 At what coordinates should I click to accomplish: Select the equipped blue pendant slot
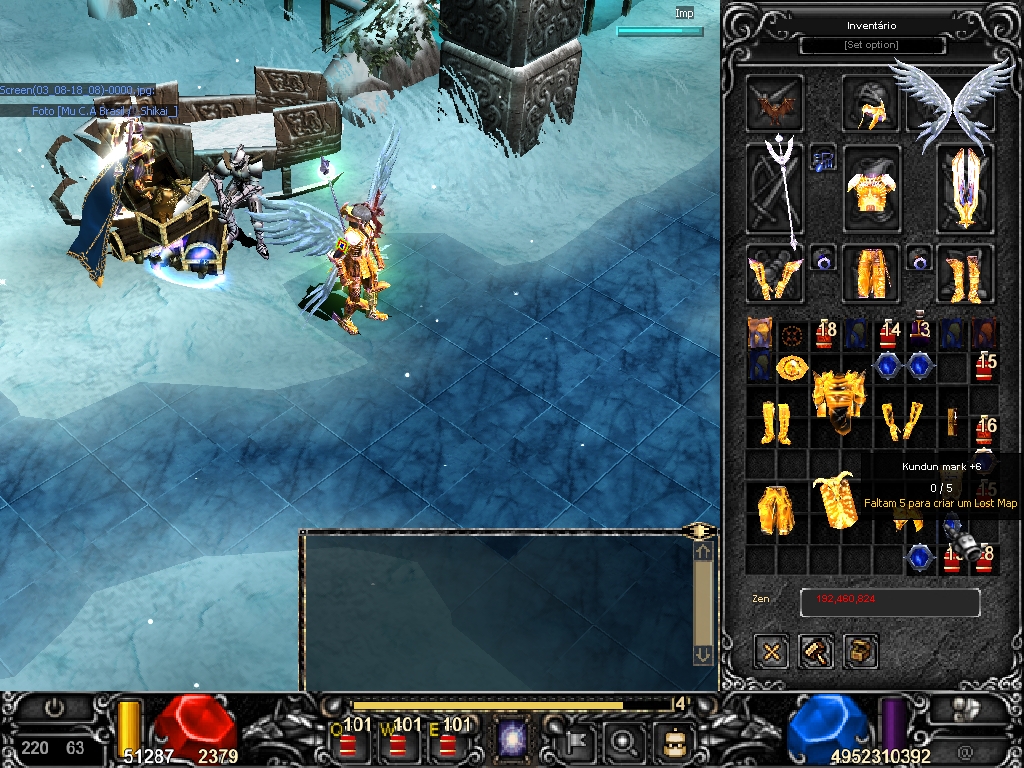pos(823,158)
